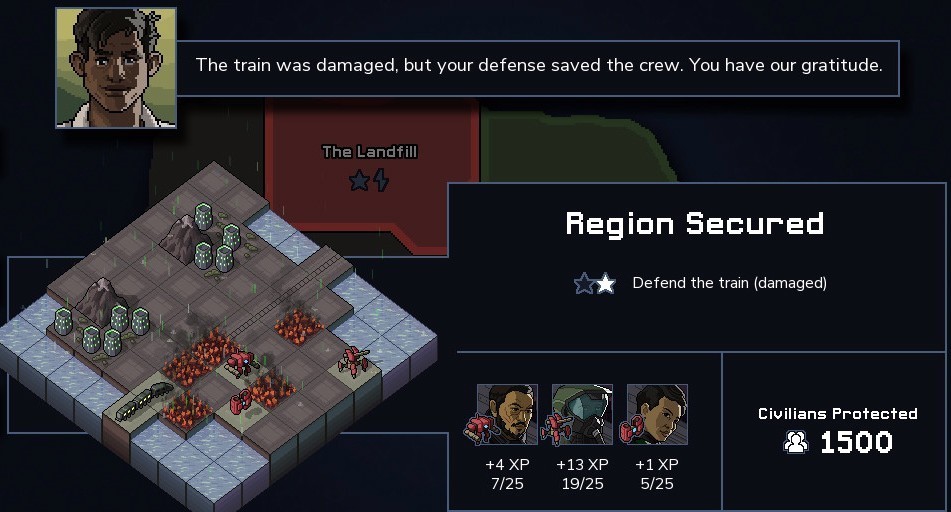Click the speaker portrait beside the dialogue
The image size is (951, 512).
click(x=116, y=68)
